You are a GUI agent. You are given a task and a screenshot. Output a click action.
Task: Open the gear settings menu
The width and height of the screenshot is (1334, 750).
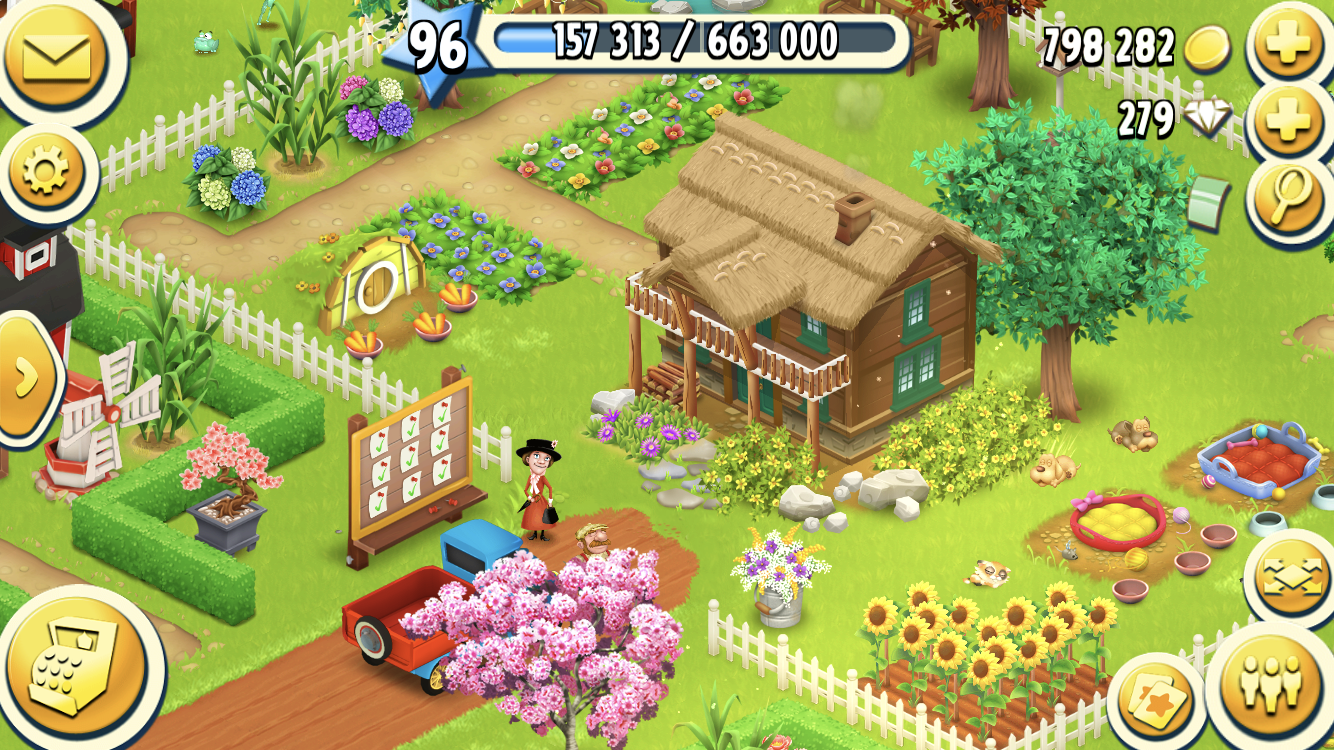[x=45, y=173]
